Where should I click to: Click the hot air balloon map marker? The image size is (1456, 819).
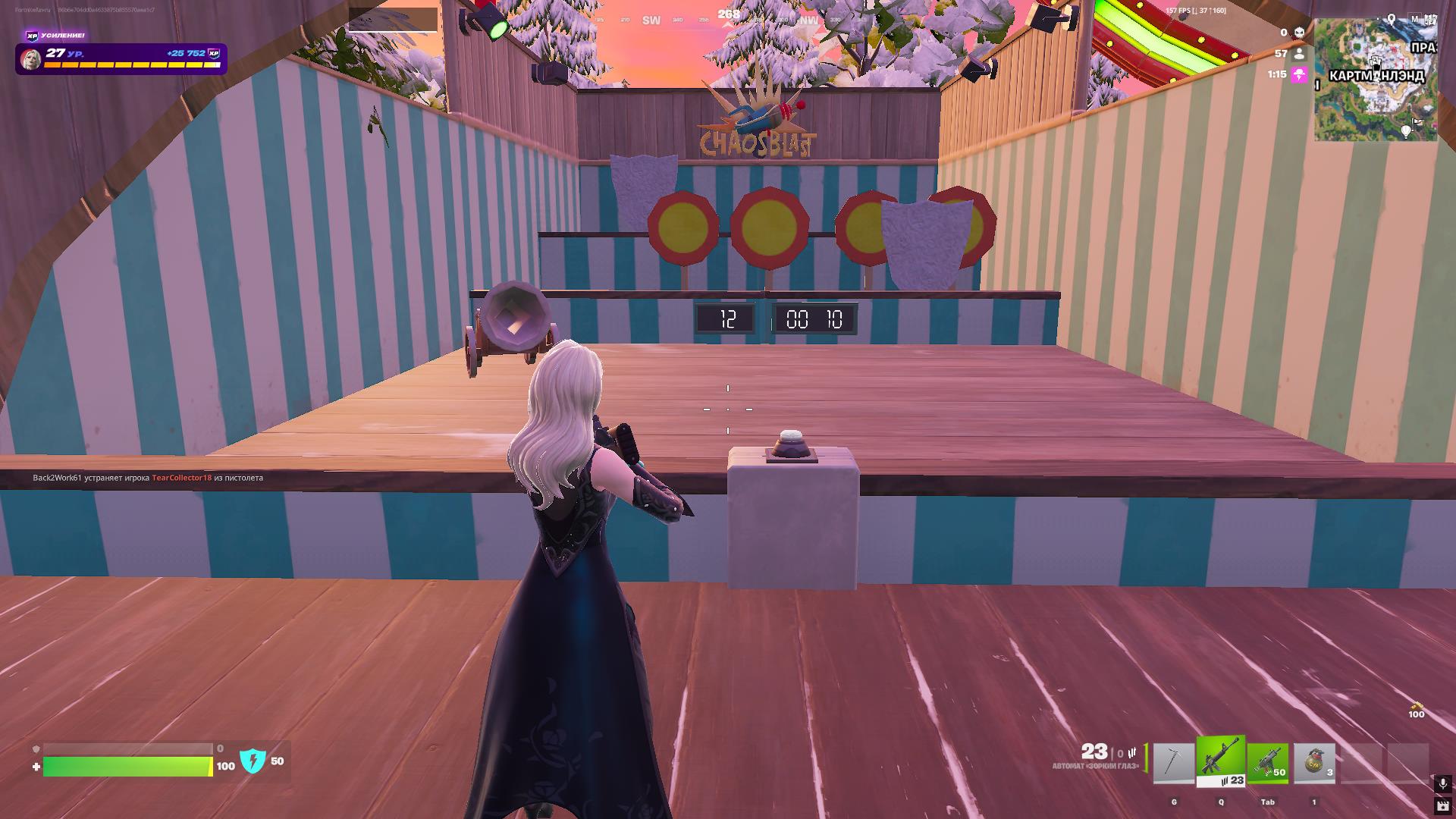pos(1407,131)
